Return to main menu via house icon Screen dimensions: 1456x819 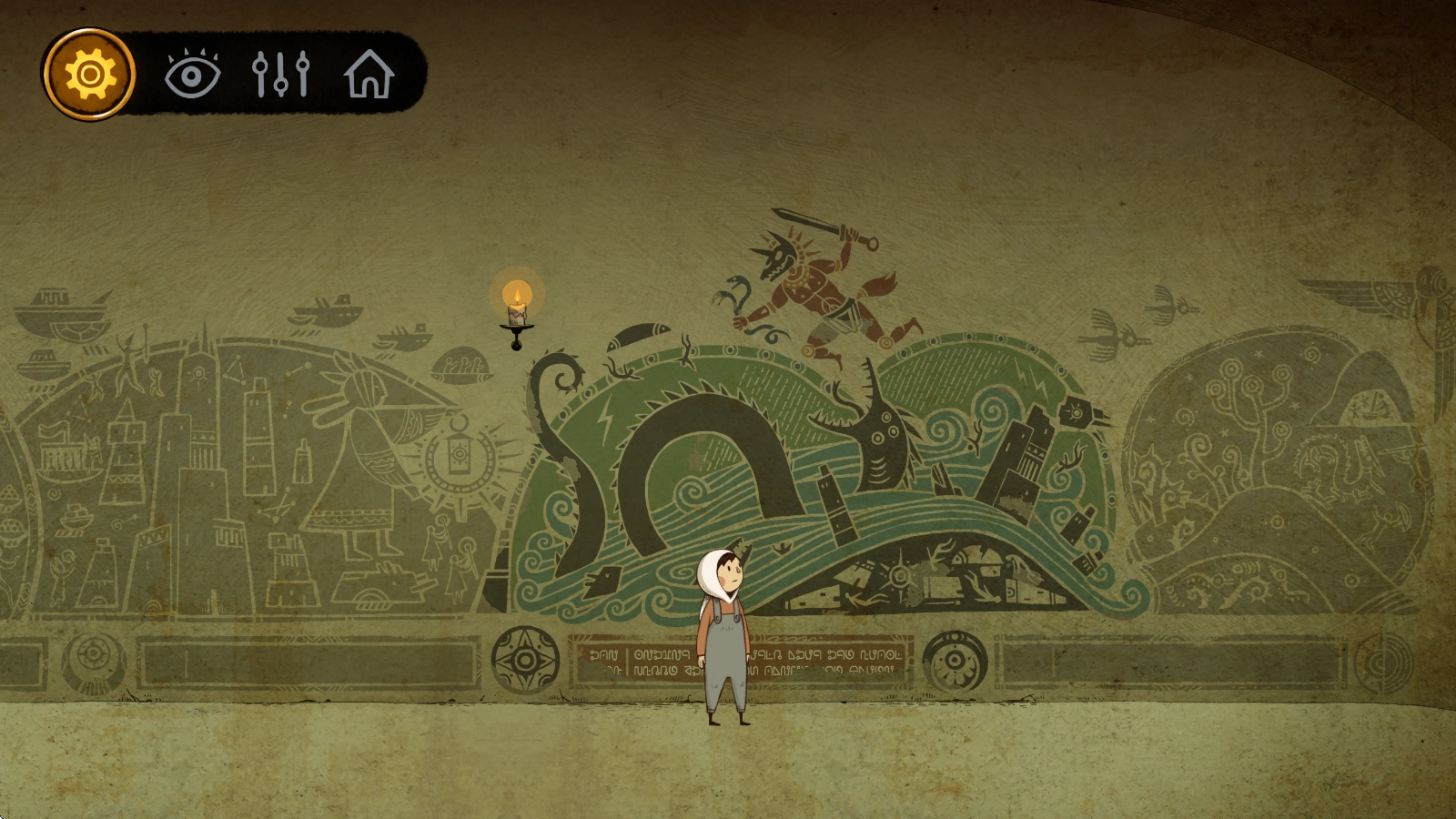click(369, 75)
